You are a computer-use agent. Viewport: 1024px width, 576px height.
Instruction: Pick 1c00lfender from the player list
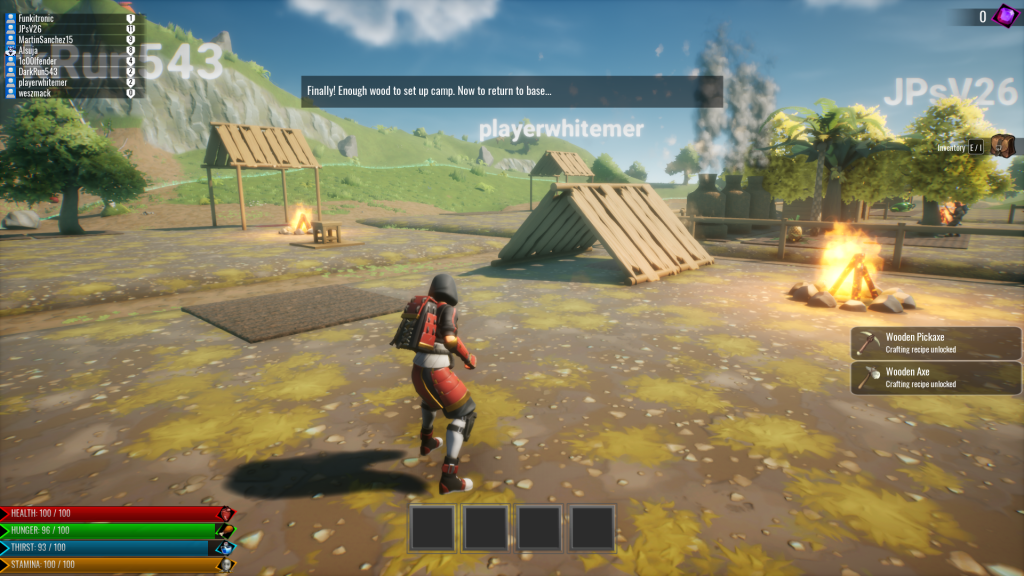(x=70, y=61)
